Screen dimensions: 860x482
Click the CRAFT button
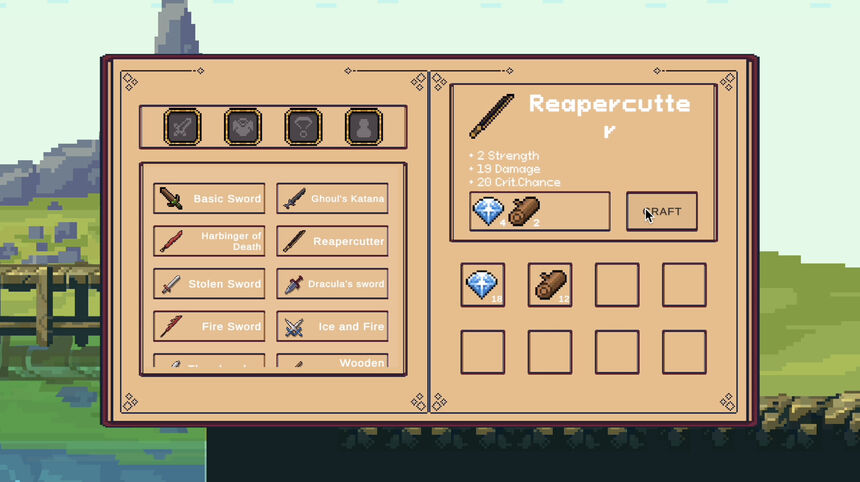coord(661,212)
